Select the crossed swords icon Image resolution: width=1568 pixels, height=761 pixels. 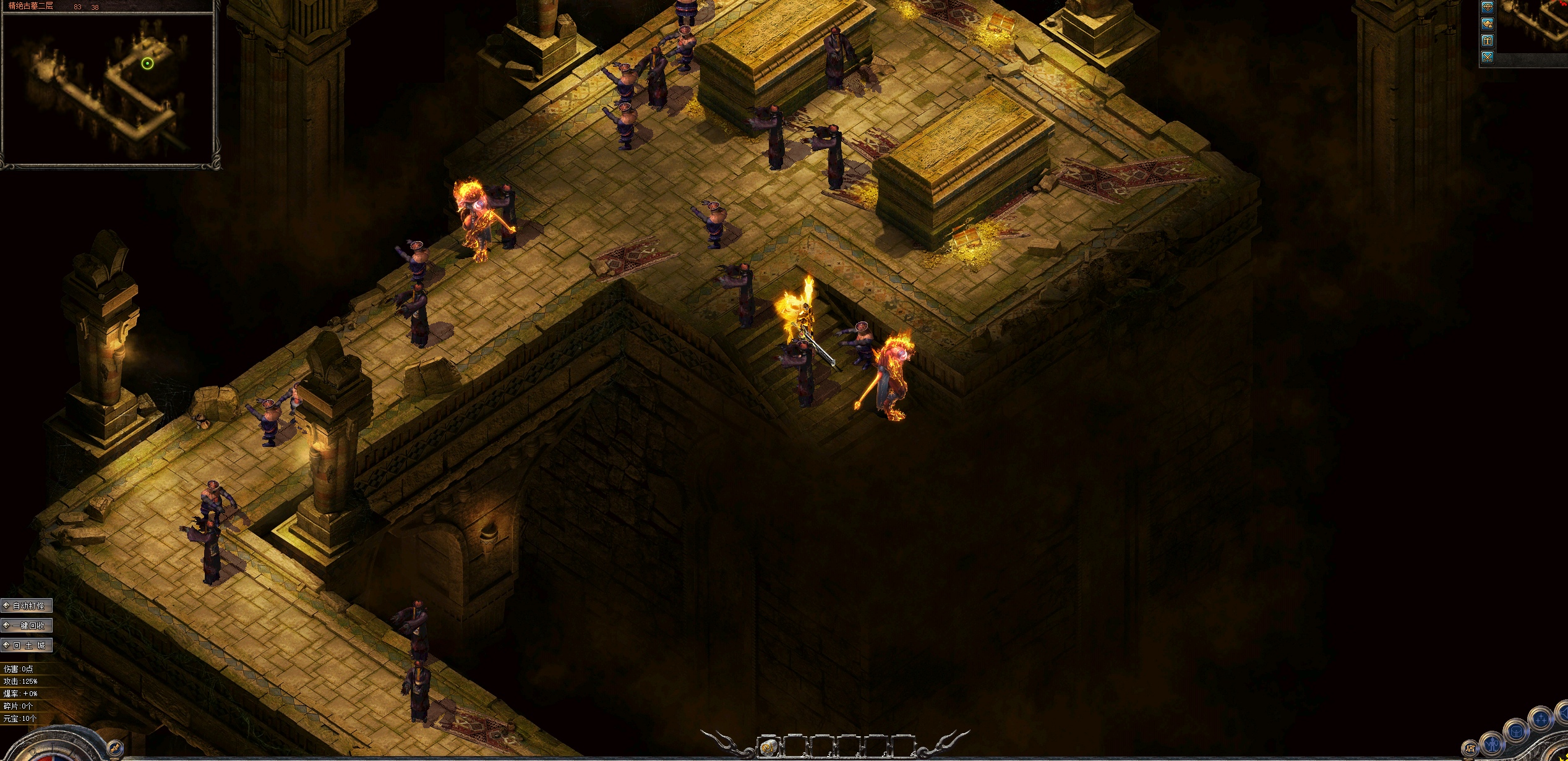pos(1487,57)
